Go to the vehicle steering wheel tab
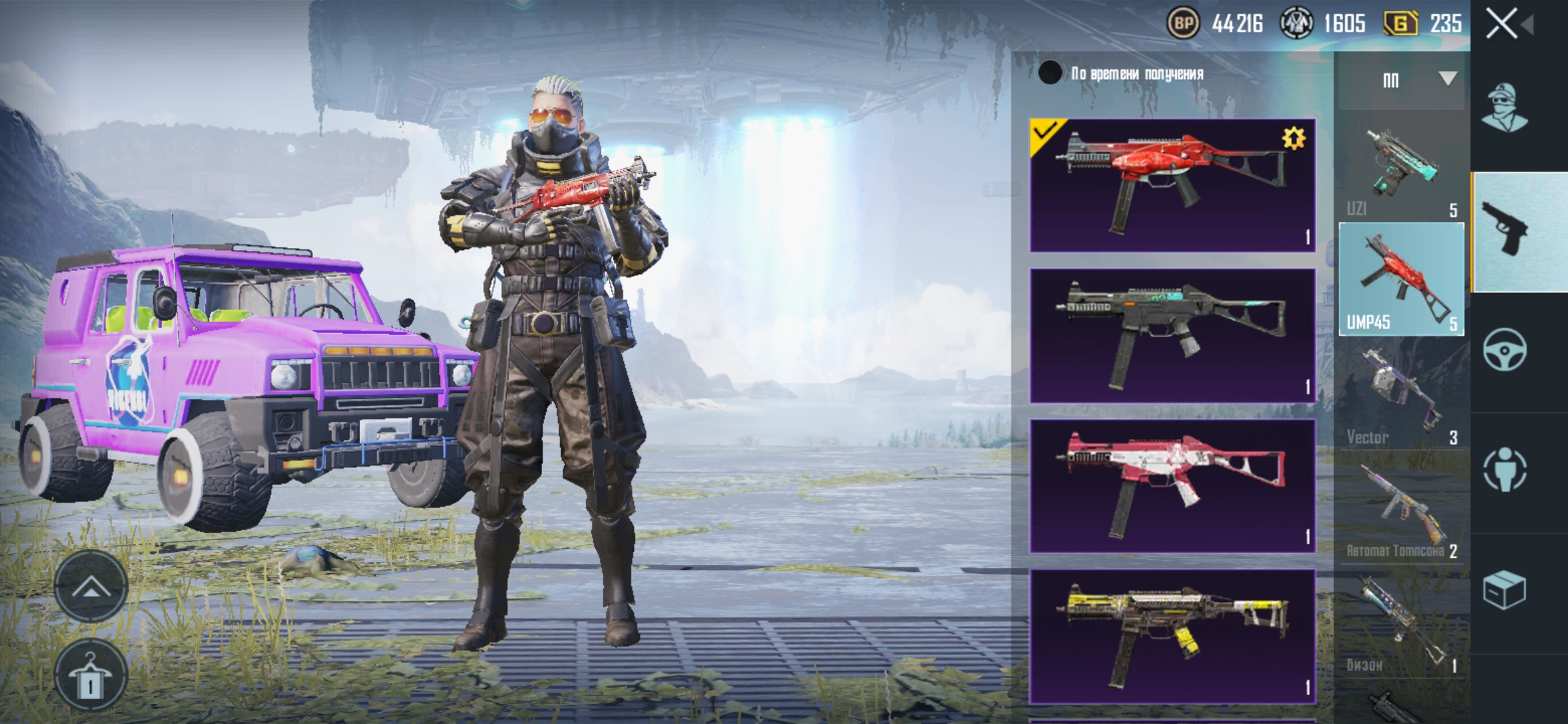Image resolution: width=1568 pixels, height=724 pixels. pyautogui.click(x=1505, y=350)
